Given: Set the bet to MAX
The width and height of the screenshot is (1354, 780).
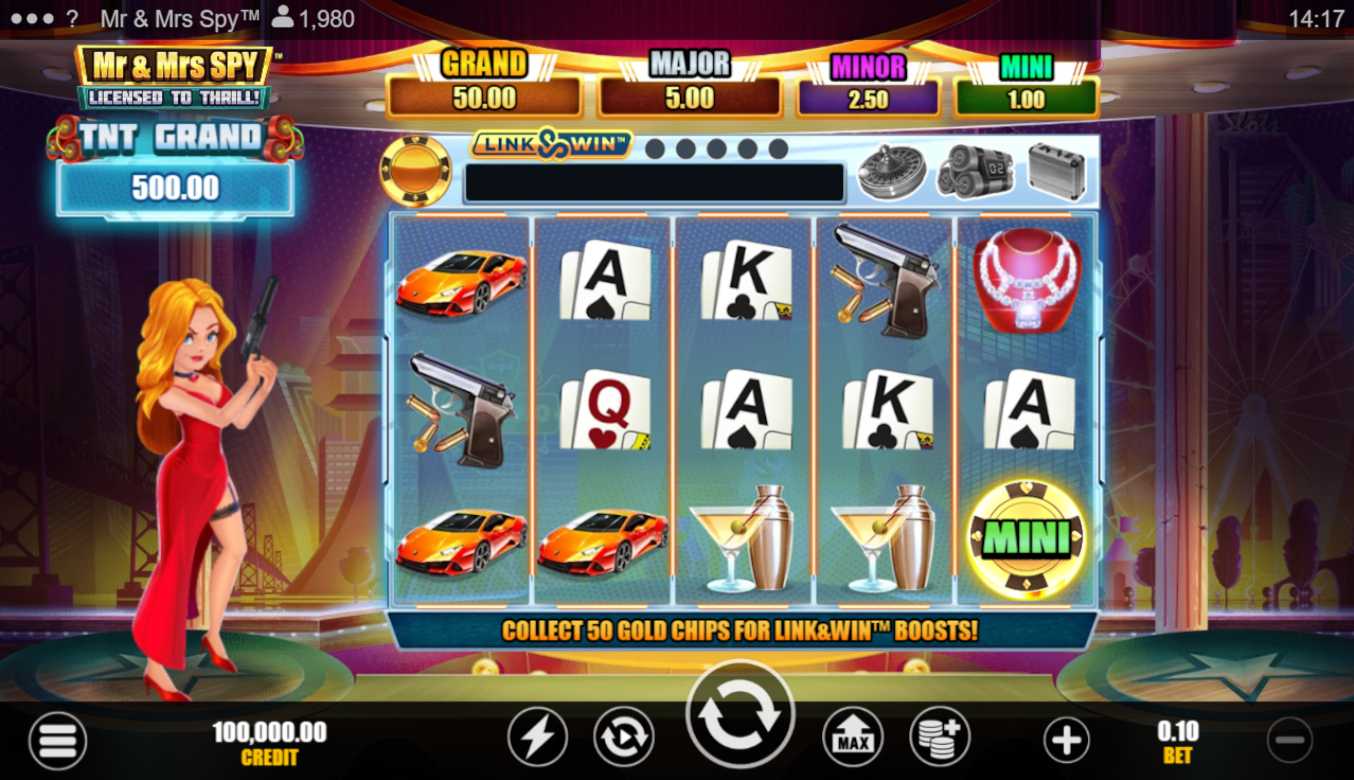Looking at the screenshot, I should (x=852, y=739).
